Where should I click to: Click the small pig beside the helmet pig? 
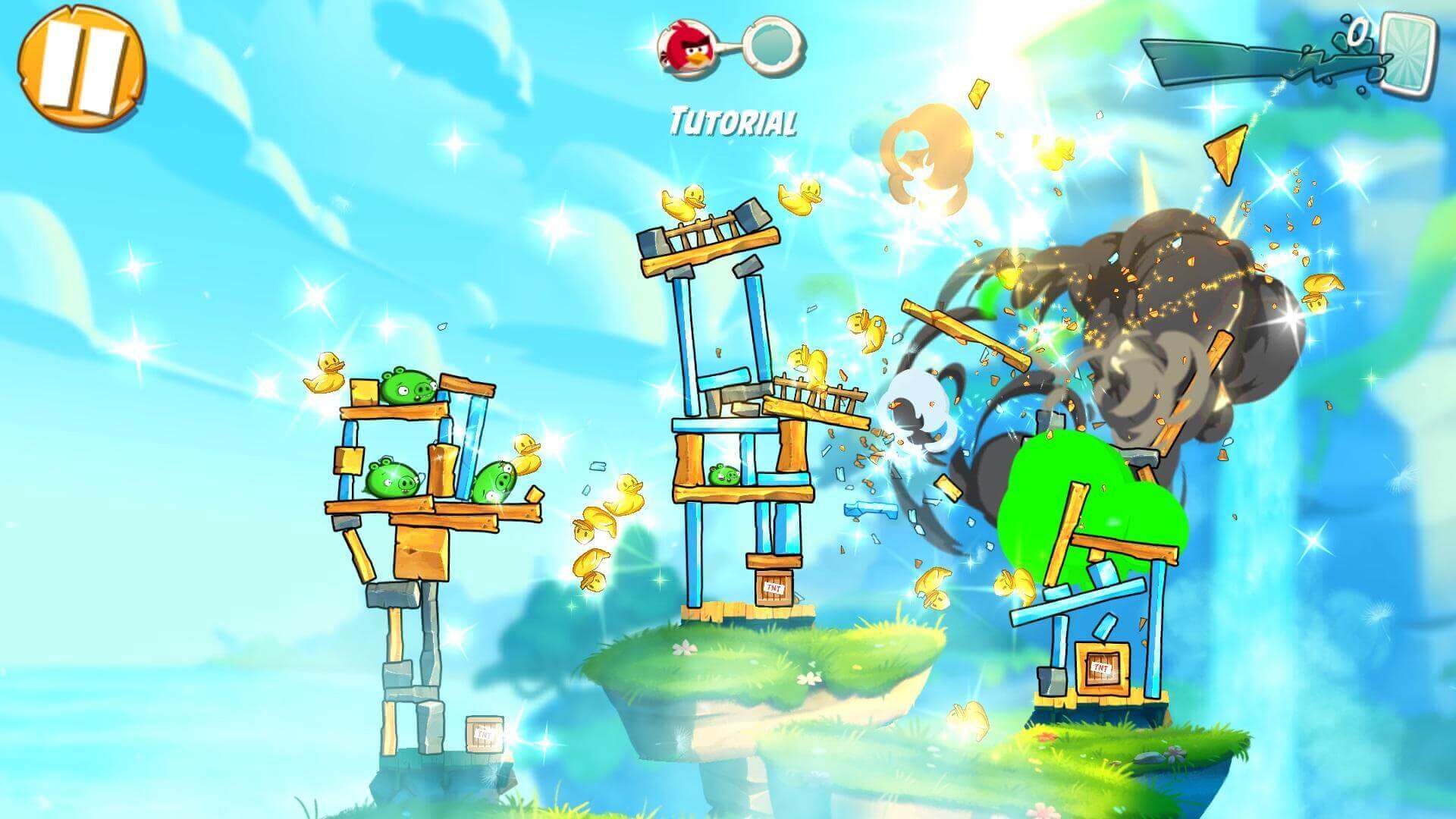pos(392,479)
